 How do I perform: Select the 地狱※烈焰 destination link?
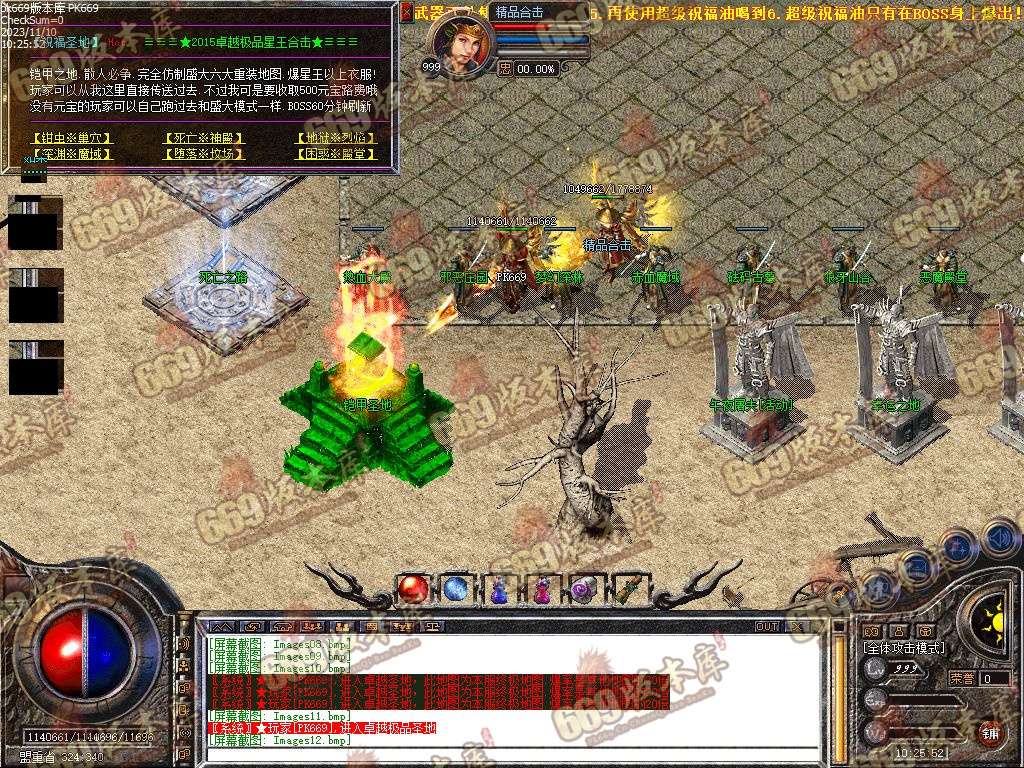point(335,138)
